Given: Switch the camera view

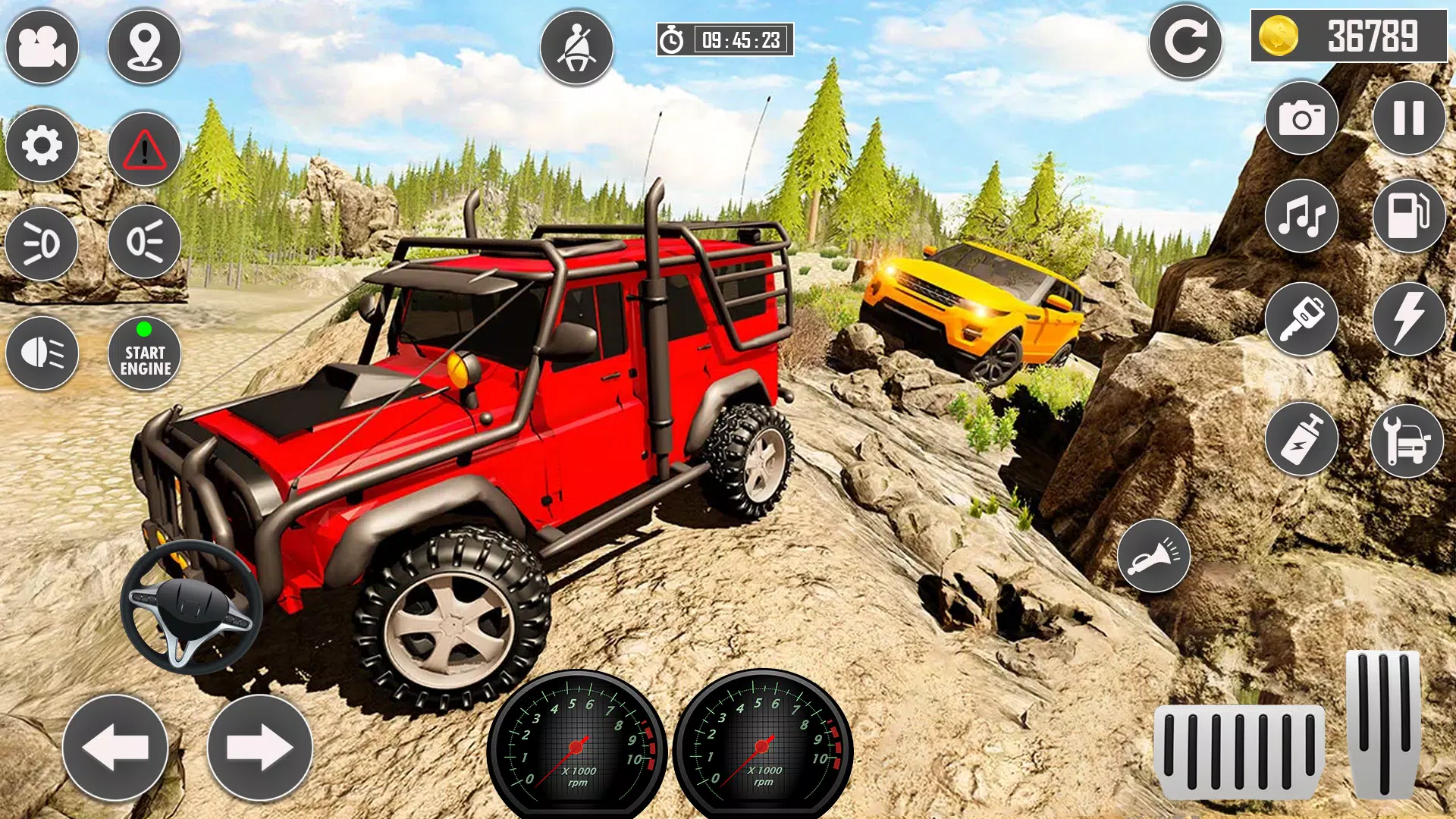Looking at the screenshot, I should (42, 47).
